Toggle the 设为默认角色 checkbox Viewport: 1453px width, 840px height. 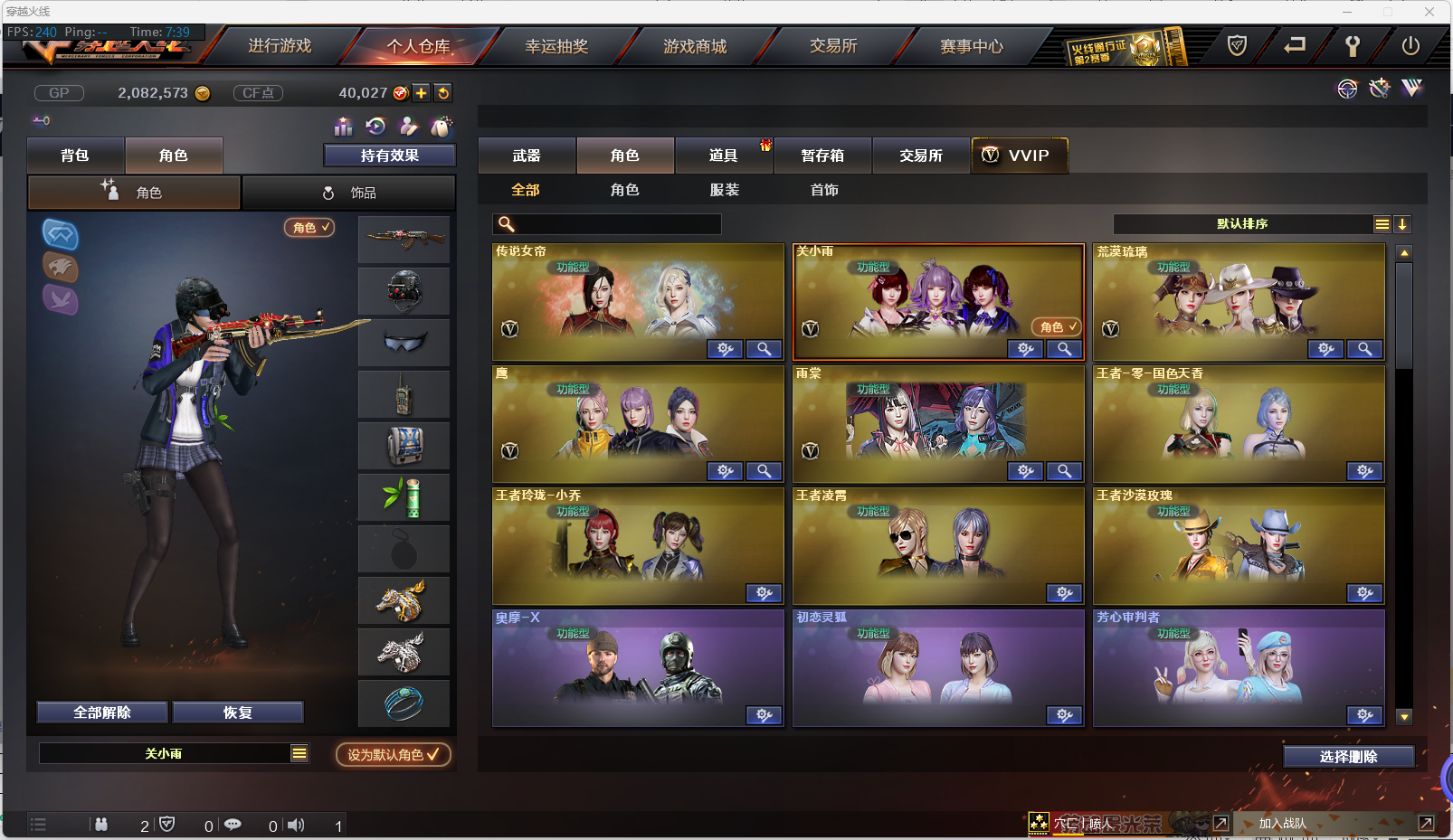[x=393, y=754]
